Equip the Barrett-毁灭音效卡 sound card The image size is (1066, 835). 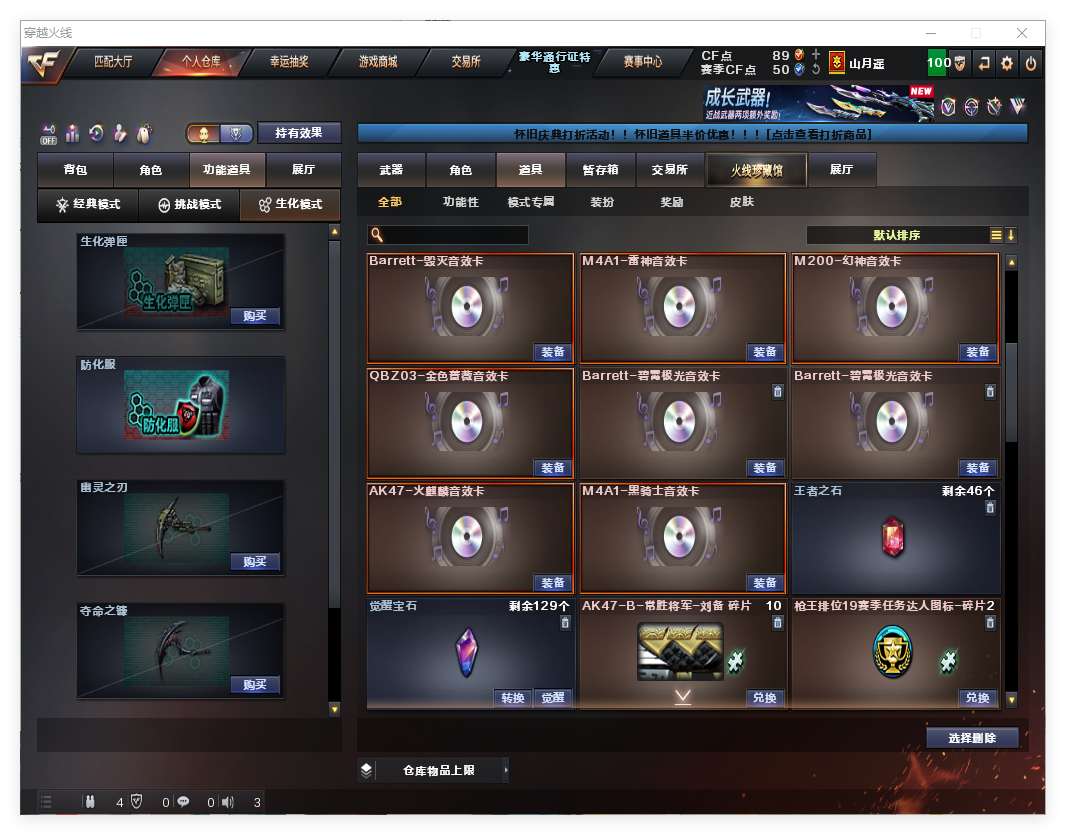(553, 352)
